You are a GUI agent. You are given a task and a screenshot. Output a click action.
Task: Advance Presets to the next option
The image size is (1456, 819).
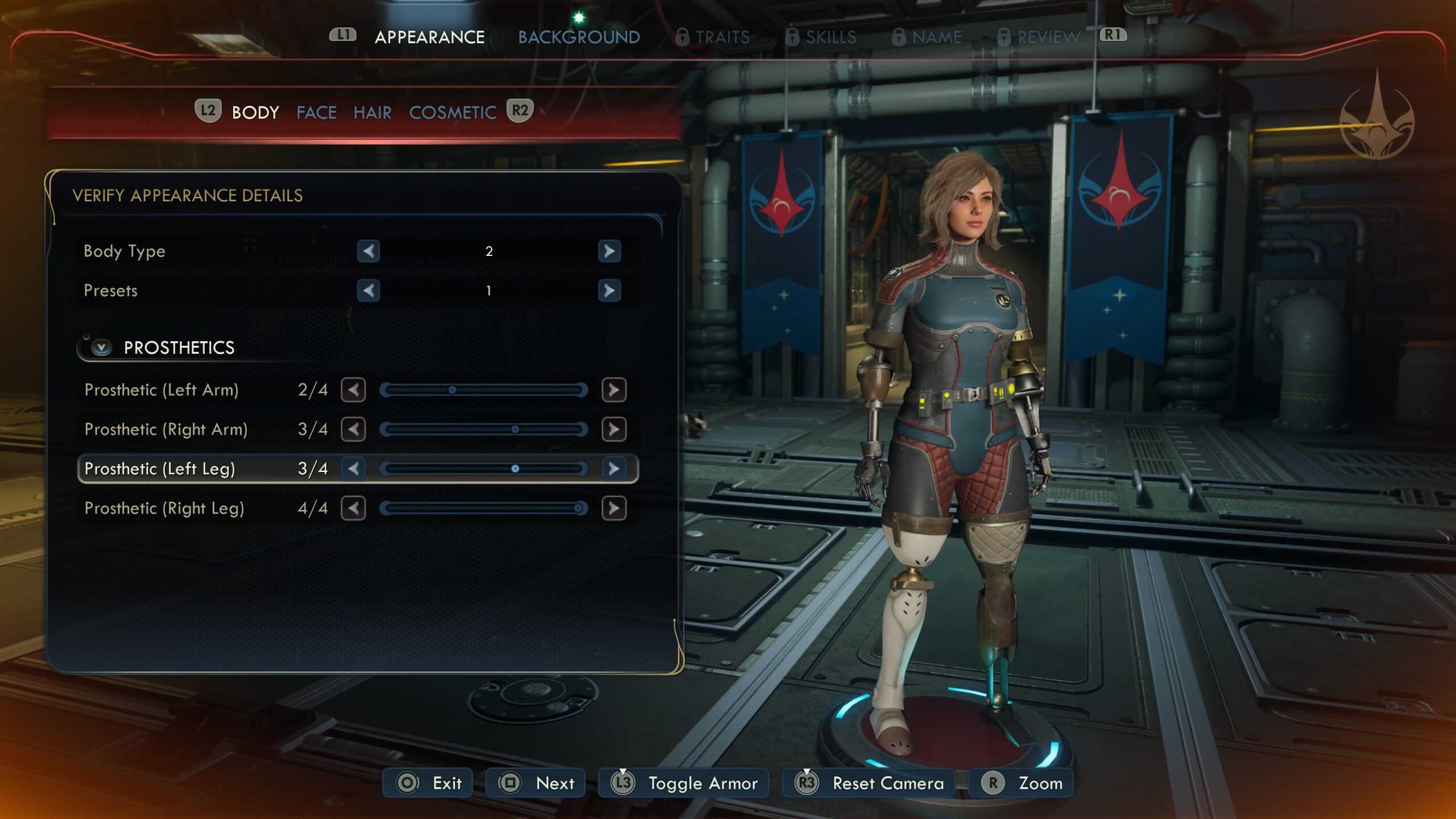point(609,291)
